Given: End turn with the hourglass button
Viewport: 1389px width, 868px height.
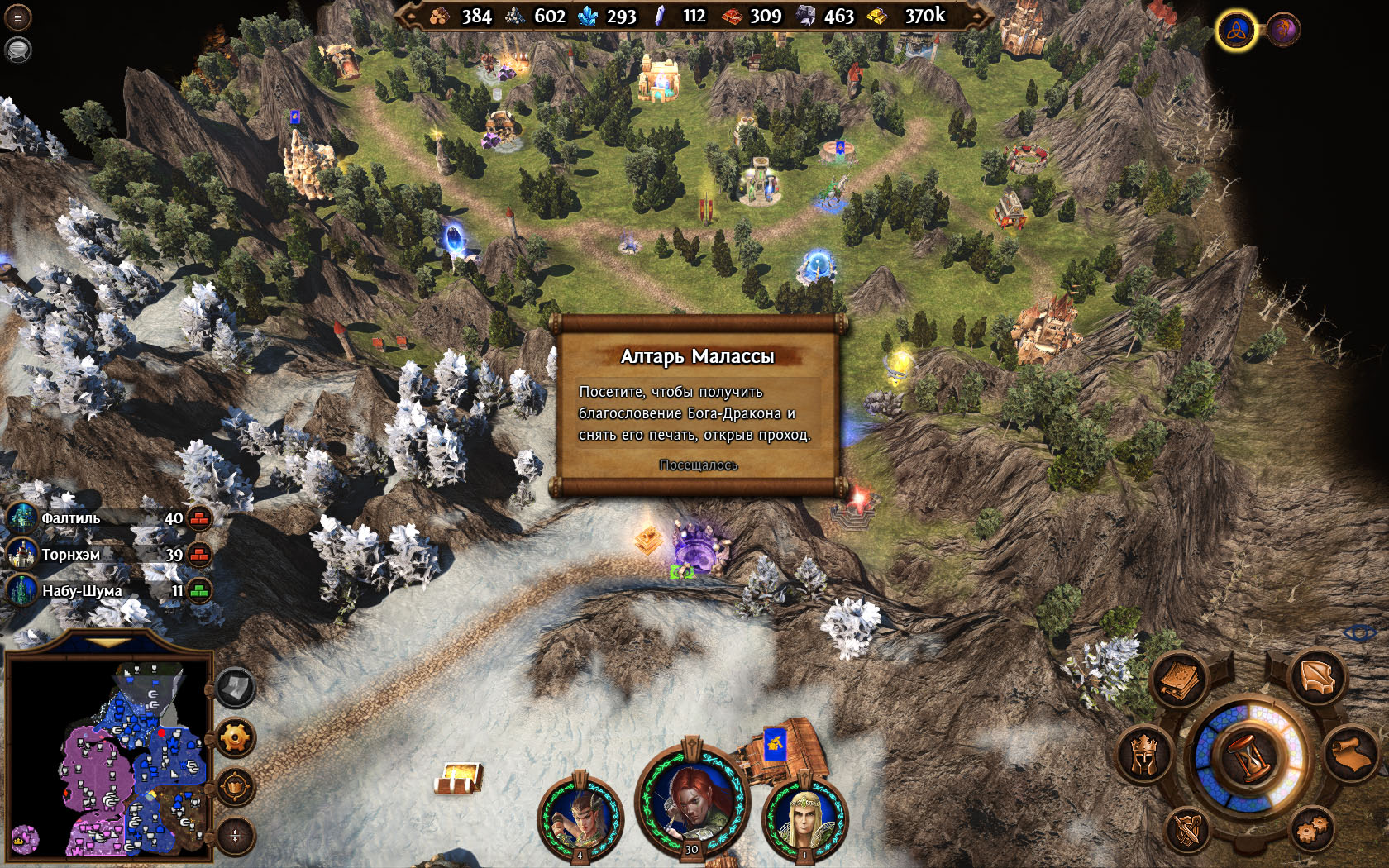Looking at the screenshot, I should pos(1248,756).
